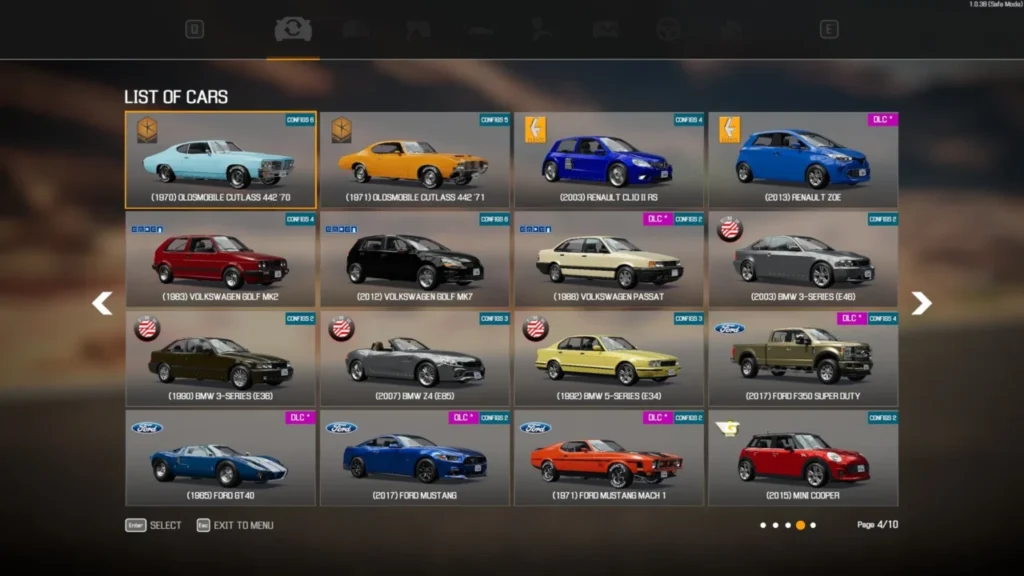Screen dimensions: 1024x576
Task: Select the 1990 BMW 3-Series E36
Action: coord(220,358)
